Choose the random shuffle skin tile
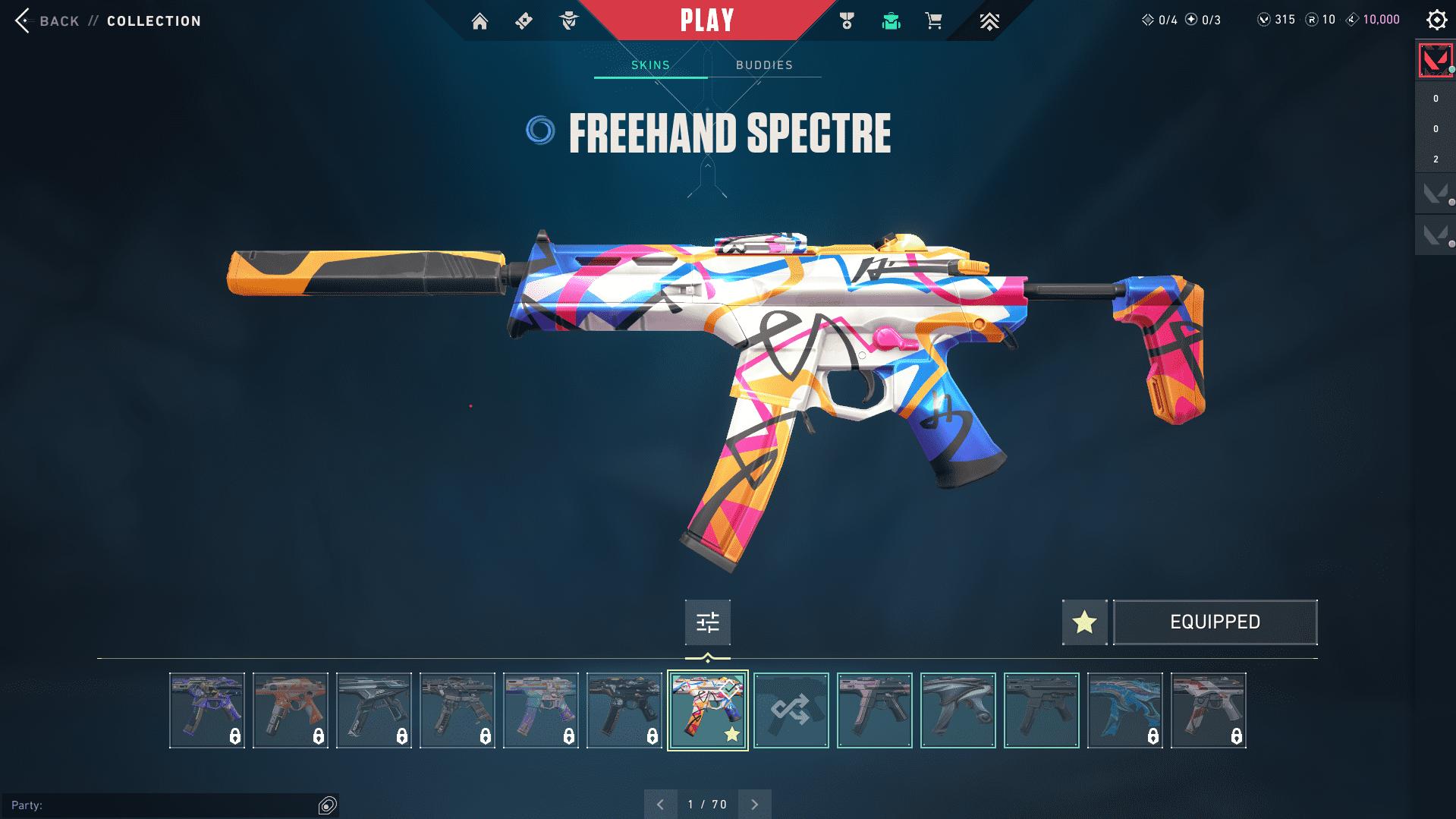The image size is (1456, 819). click(x=791, y=710)
